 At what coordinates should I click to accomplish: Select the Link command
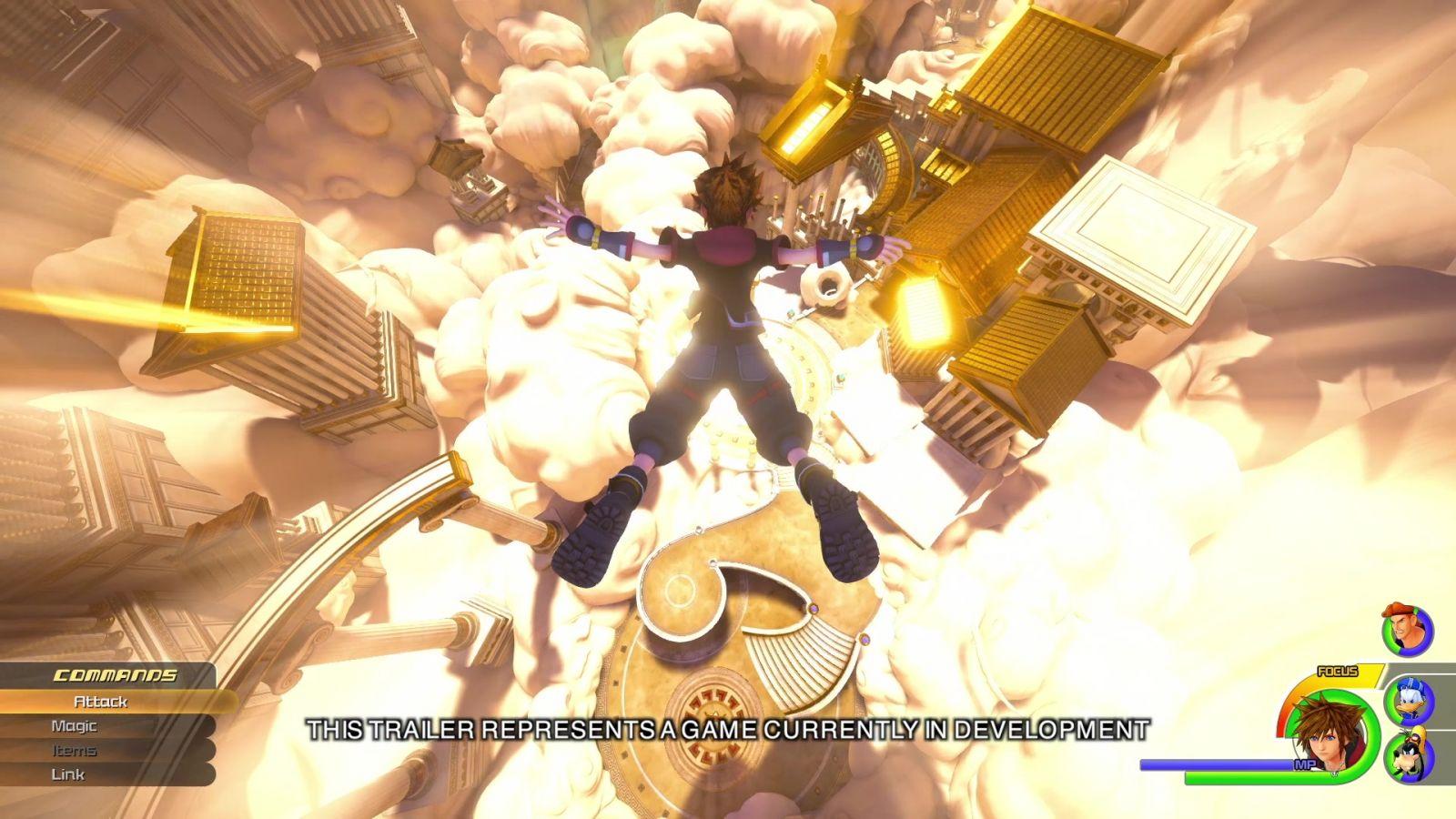(x=68, y=774)
